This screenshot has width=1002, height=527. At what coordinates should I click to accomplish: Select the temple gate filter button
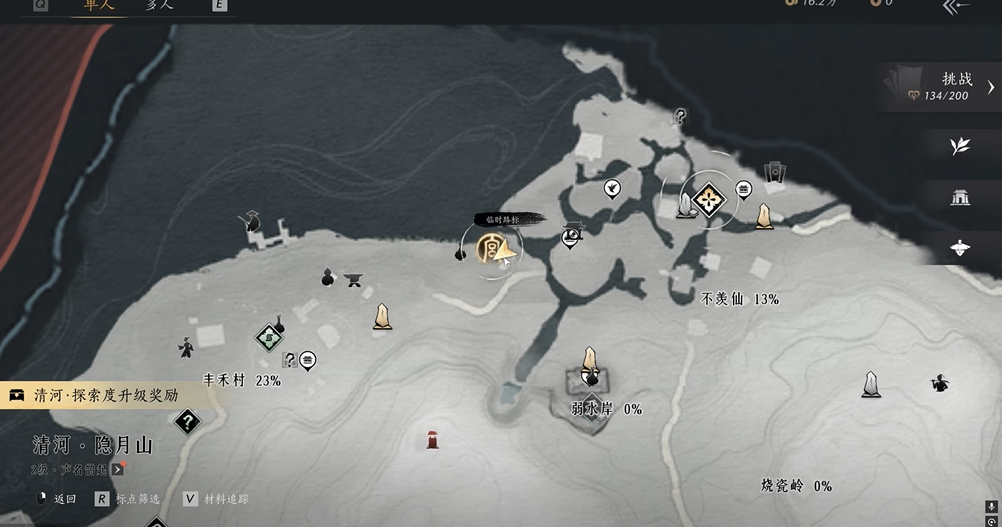point(960,197)
